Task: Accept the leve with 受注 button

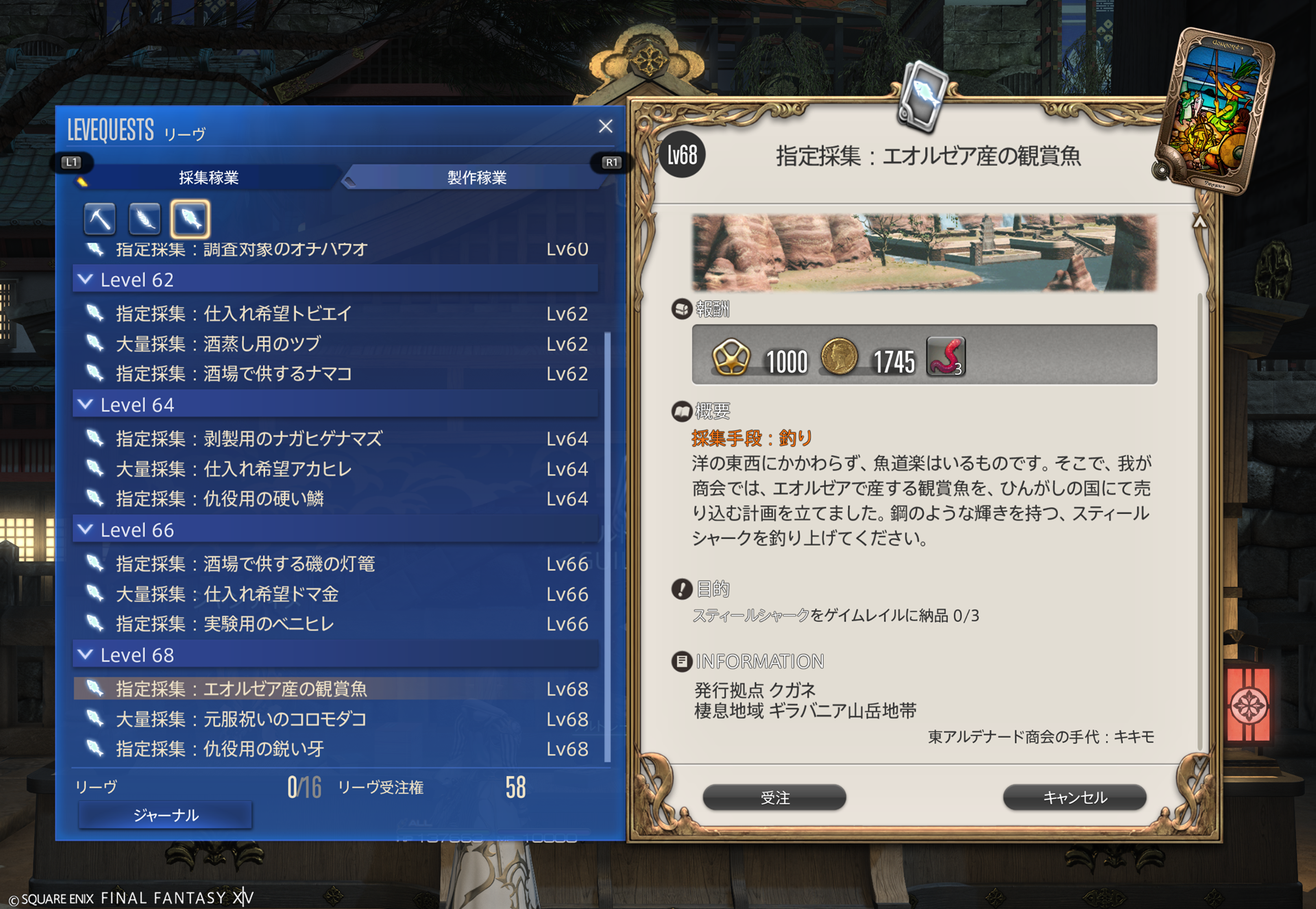Action: (x=775, y=797)
